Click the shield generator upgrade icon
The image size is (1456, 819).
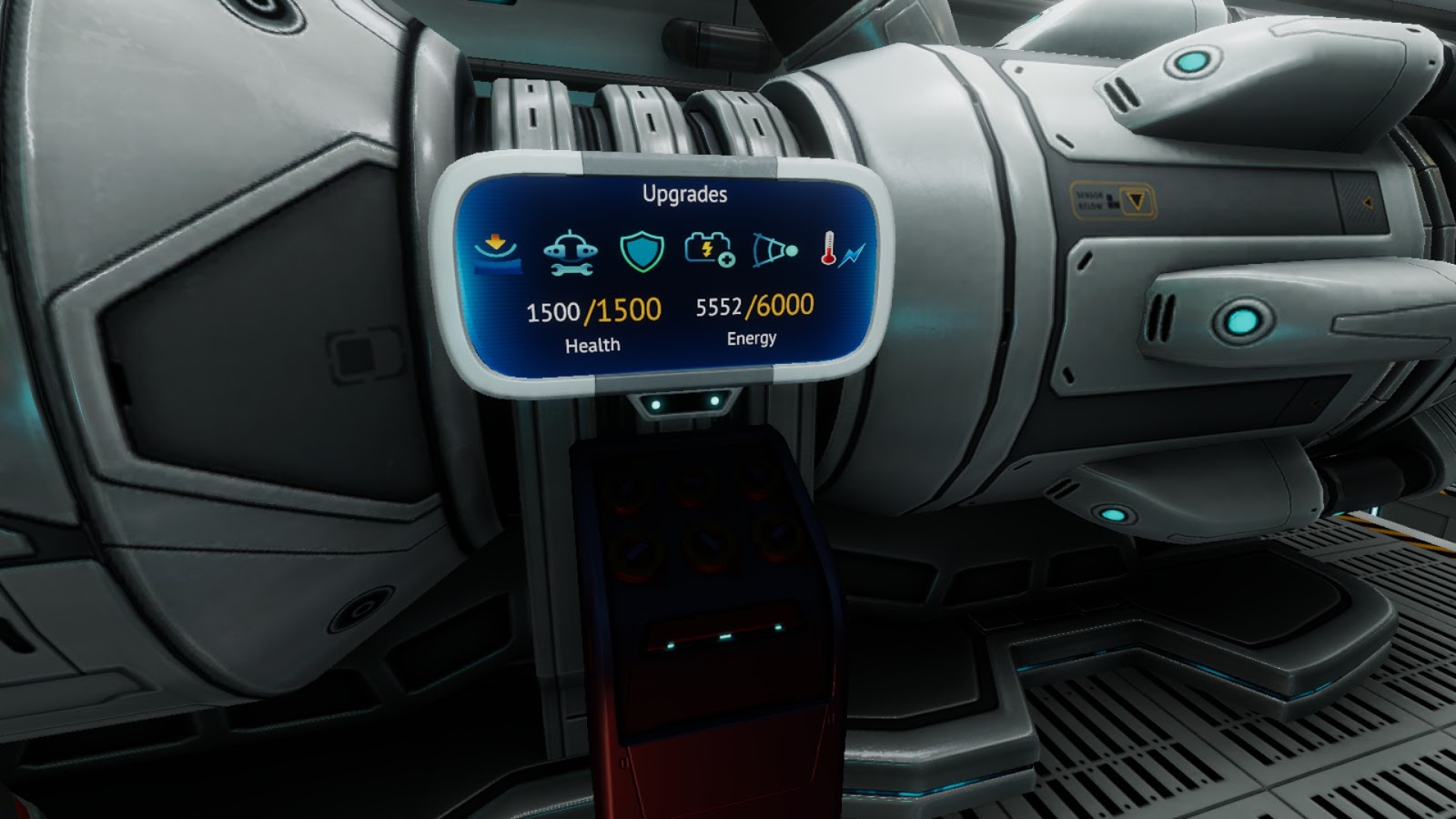(642, 250)
